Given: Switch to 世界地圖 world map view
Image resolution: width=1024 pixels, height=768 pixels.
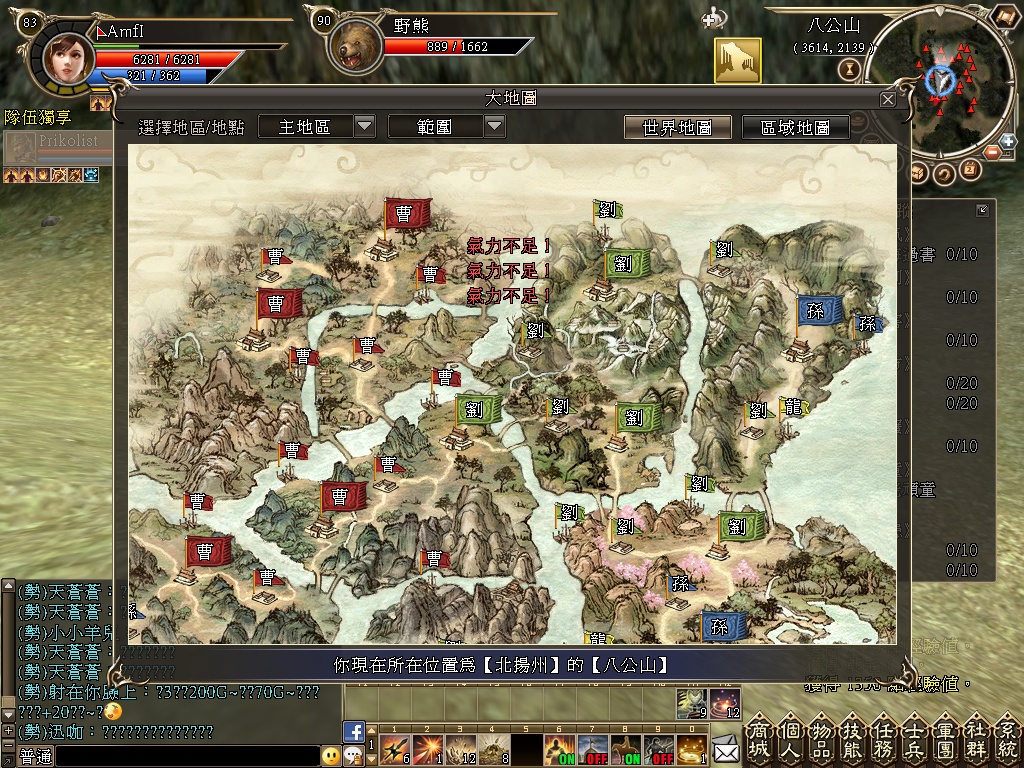Looking at the screenshot, I should point(677,127).
